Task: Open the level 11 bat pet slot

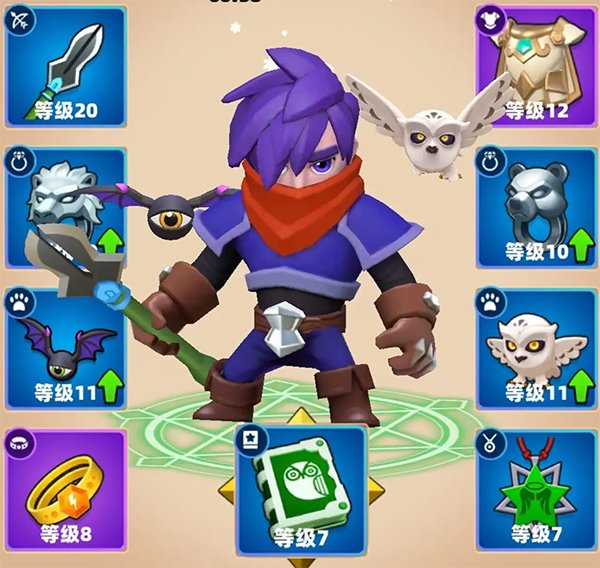Action: (x=64, y=346)
